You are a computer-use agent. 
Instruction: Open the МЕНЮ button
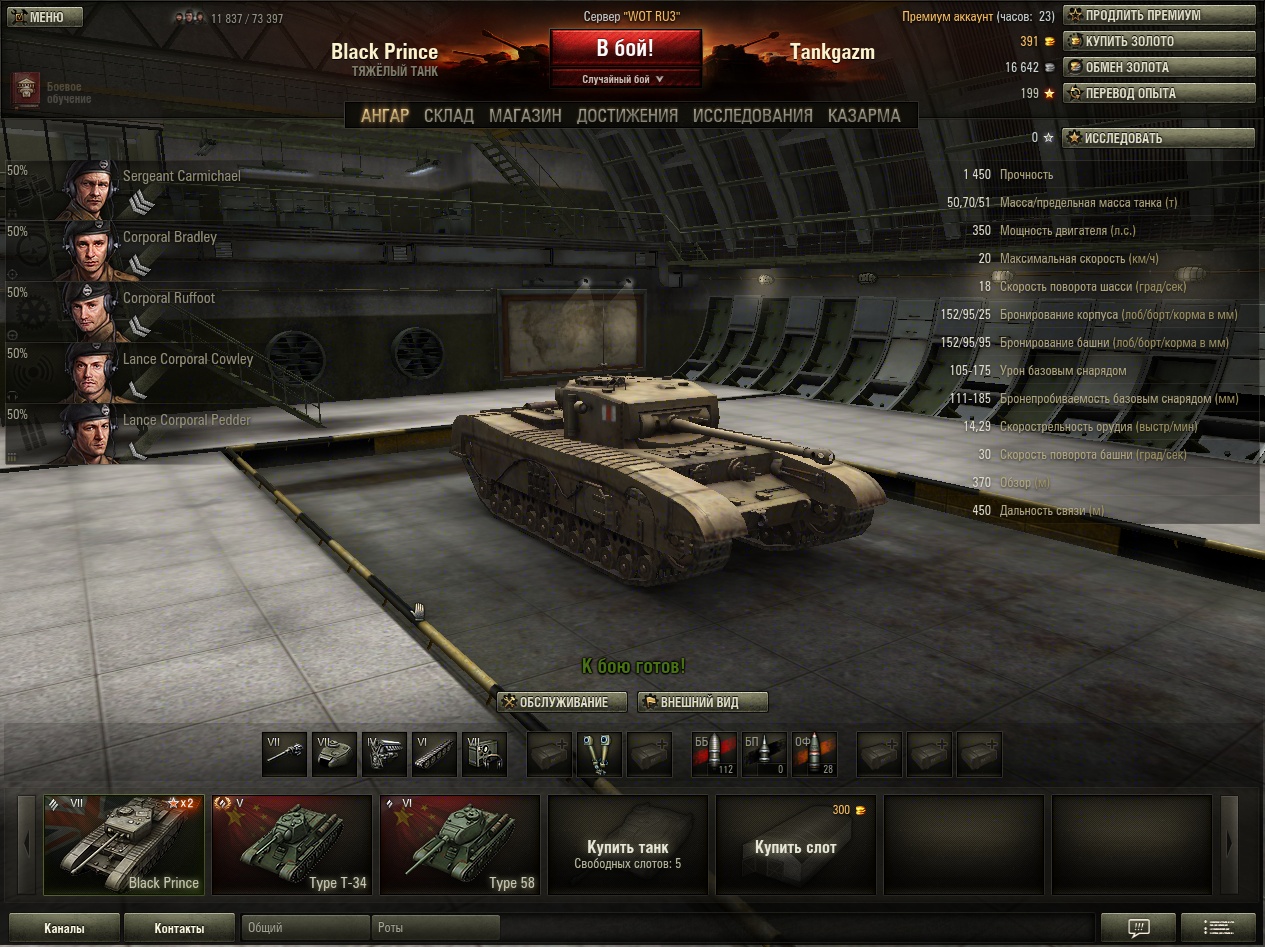[42, 17]
